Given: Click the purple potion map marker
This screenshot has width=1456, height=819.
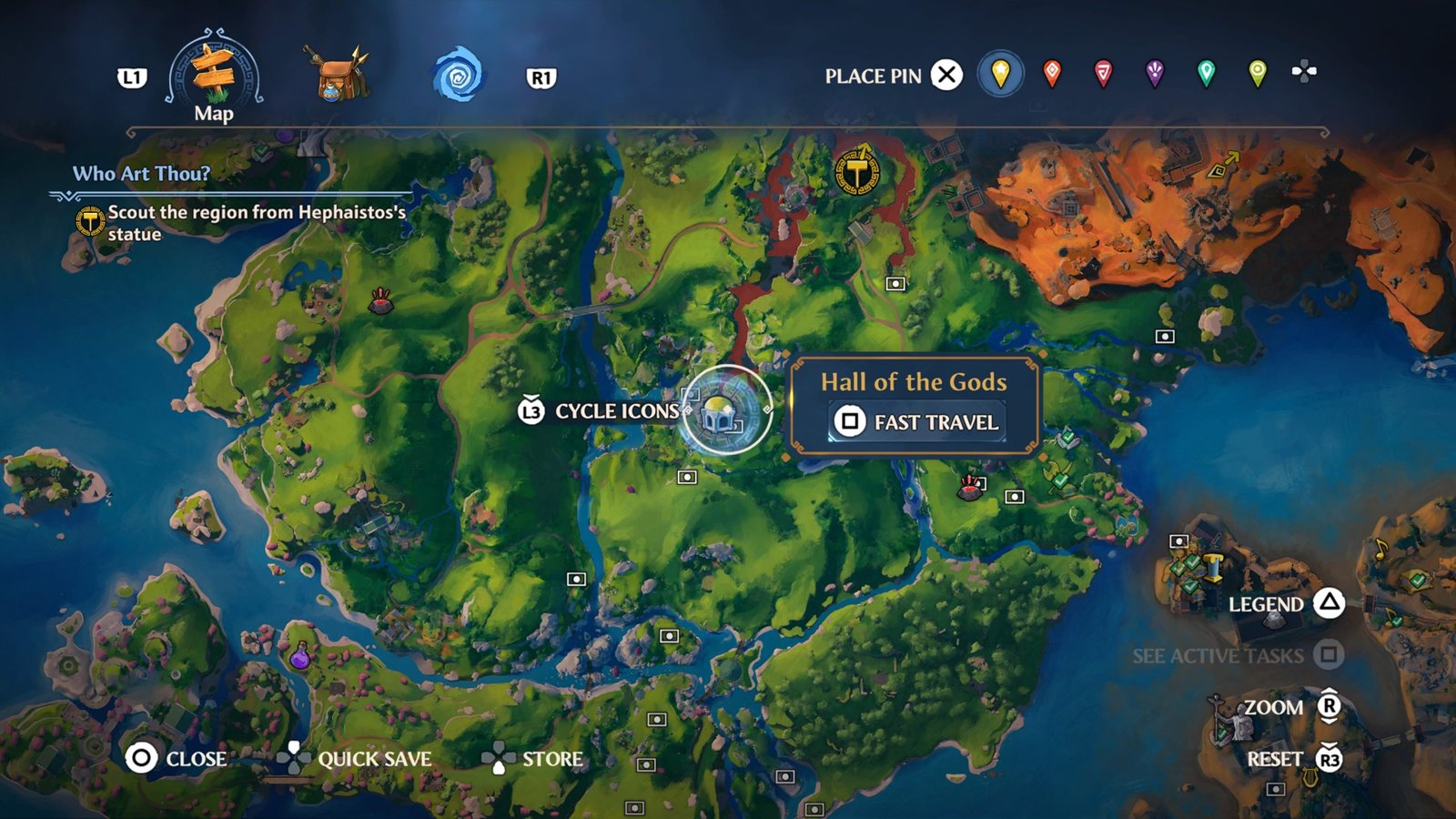Looking at the screenshot, I should click(299, 655).
